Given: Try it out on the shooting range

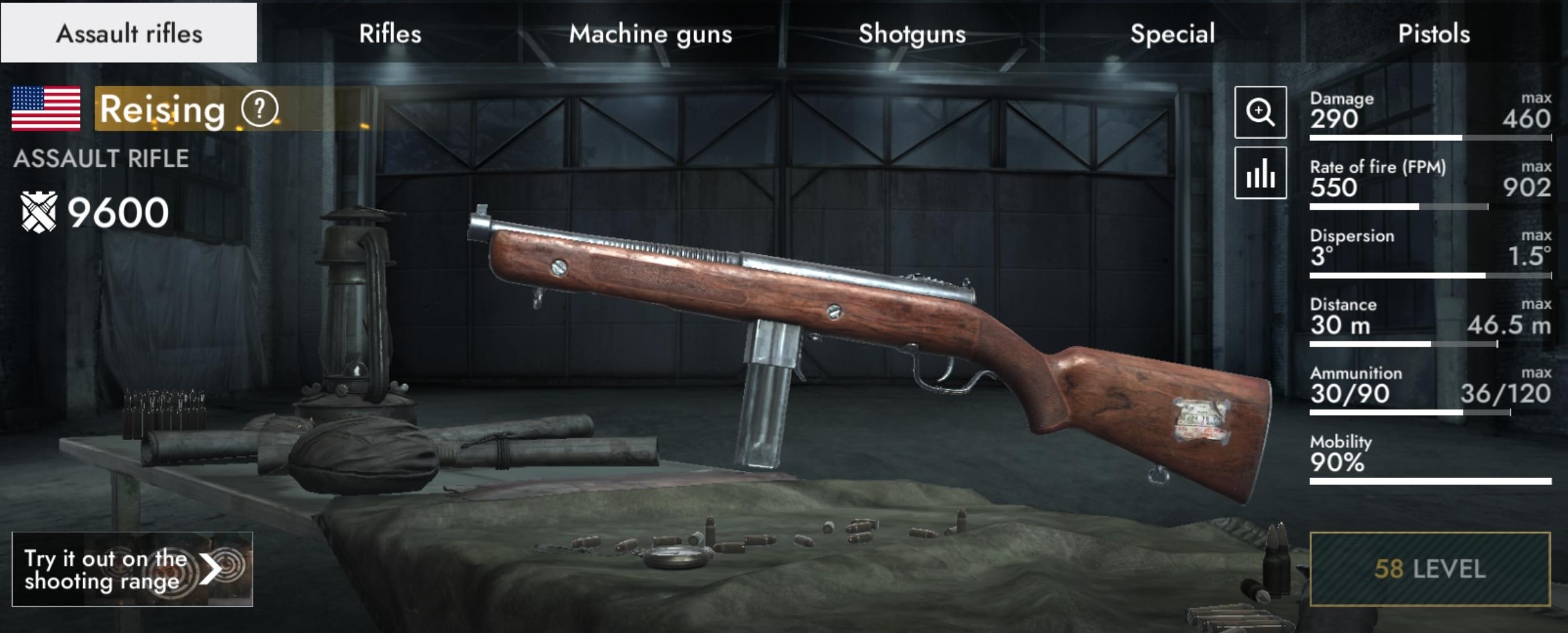Looking at the screenshot, I should [x=132, y=569].
